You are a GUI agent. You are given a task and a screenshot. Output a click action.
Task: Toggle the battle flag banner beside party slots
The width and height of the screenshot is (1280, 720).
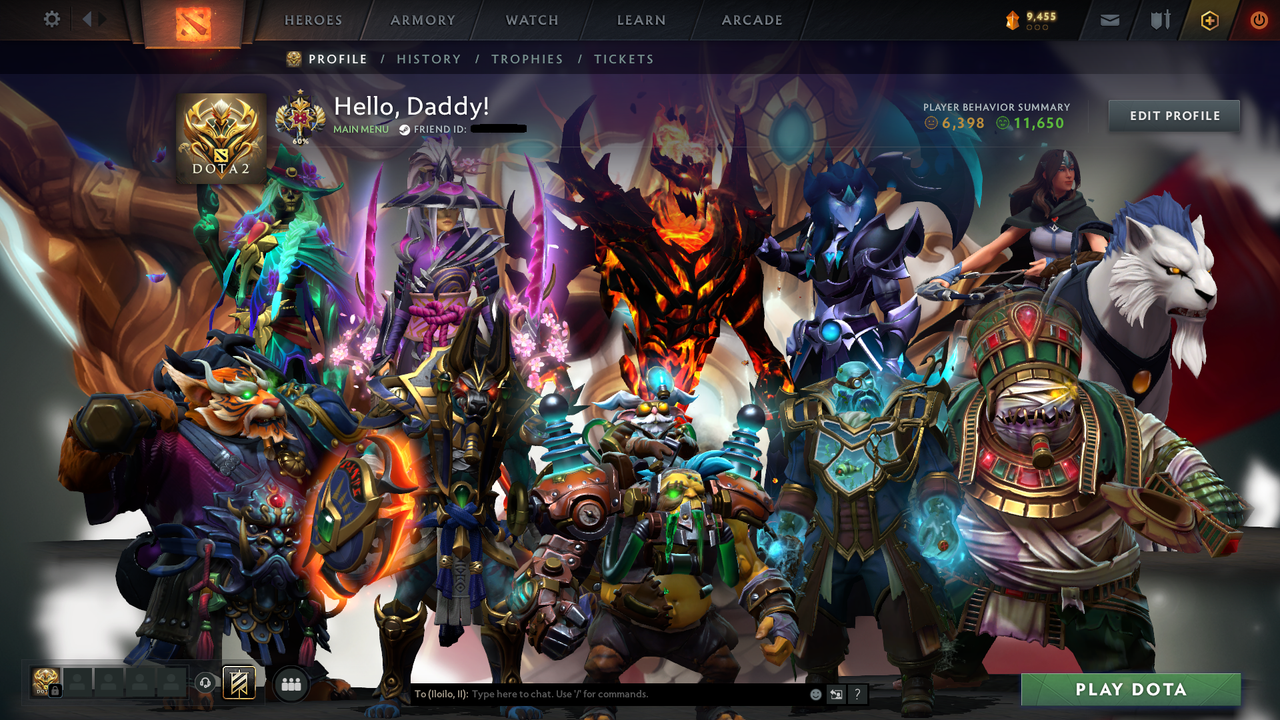238,683
